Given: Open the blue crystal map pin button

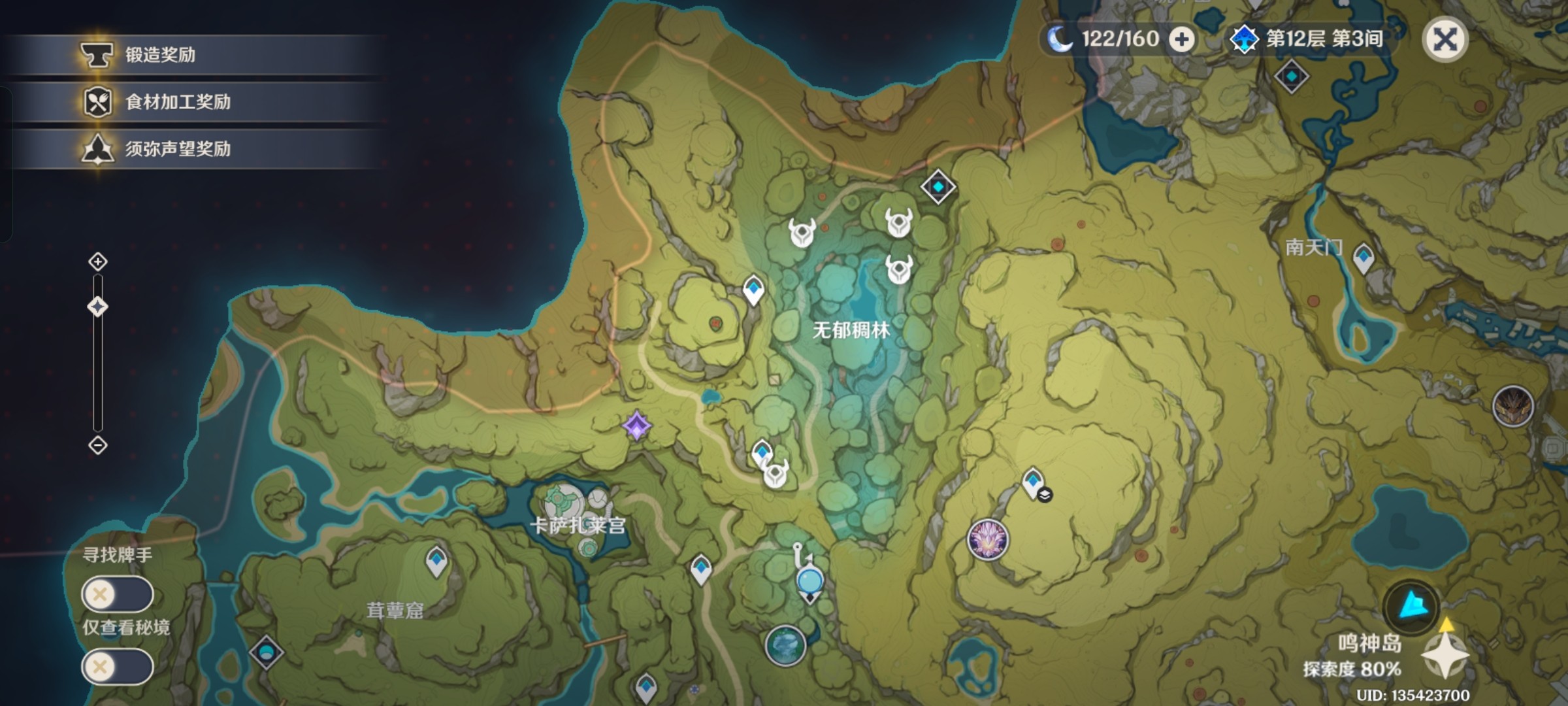Looking at the screenshot, I should [x=1411, y=607].
